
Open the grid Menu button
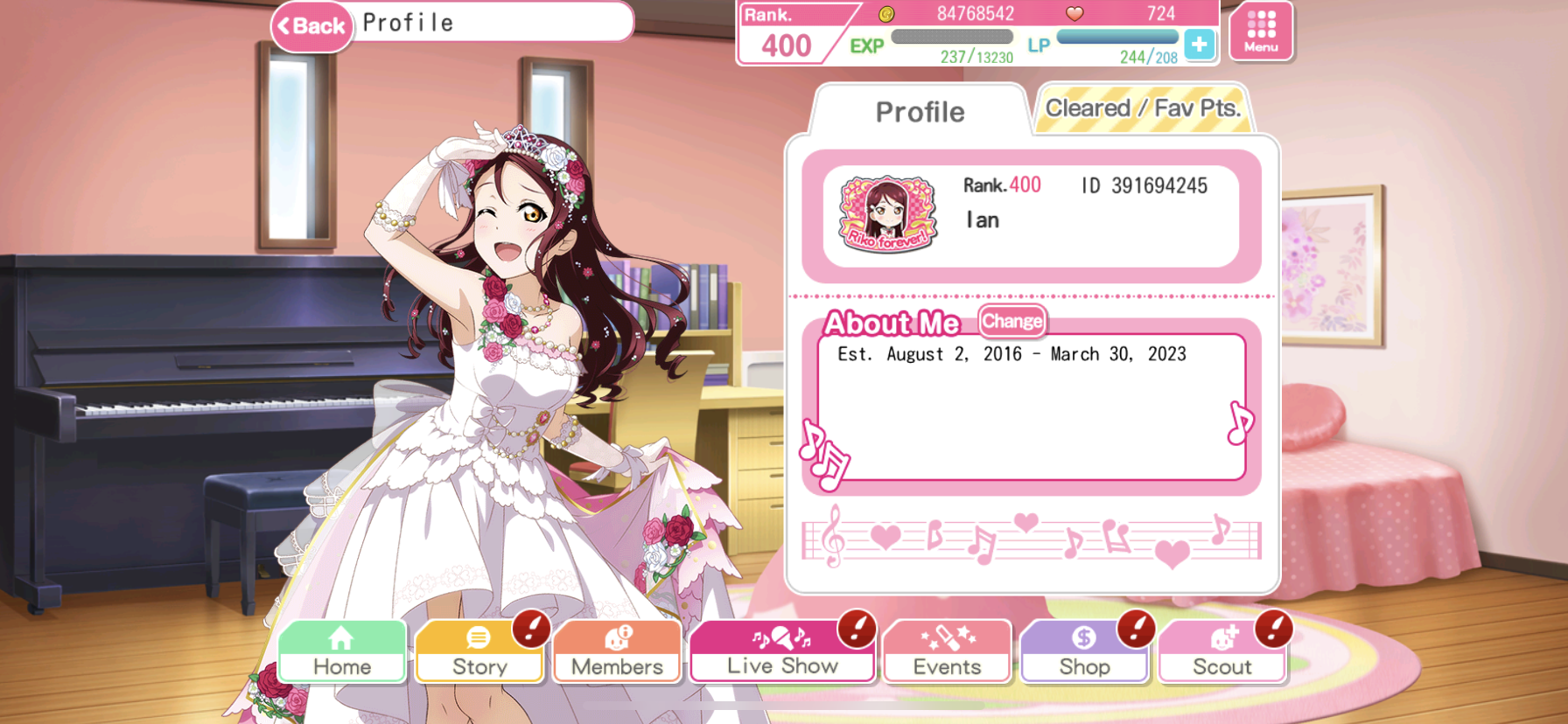point(1261,31)
